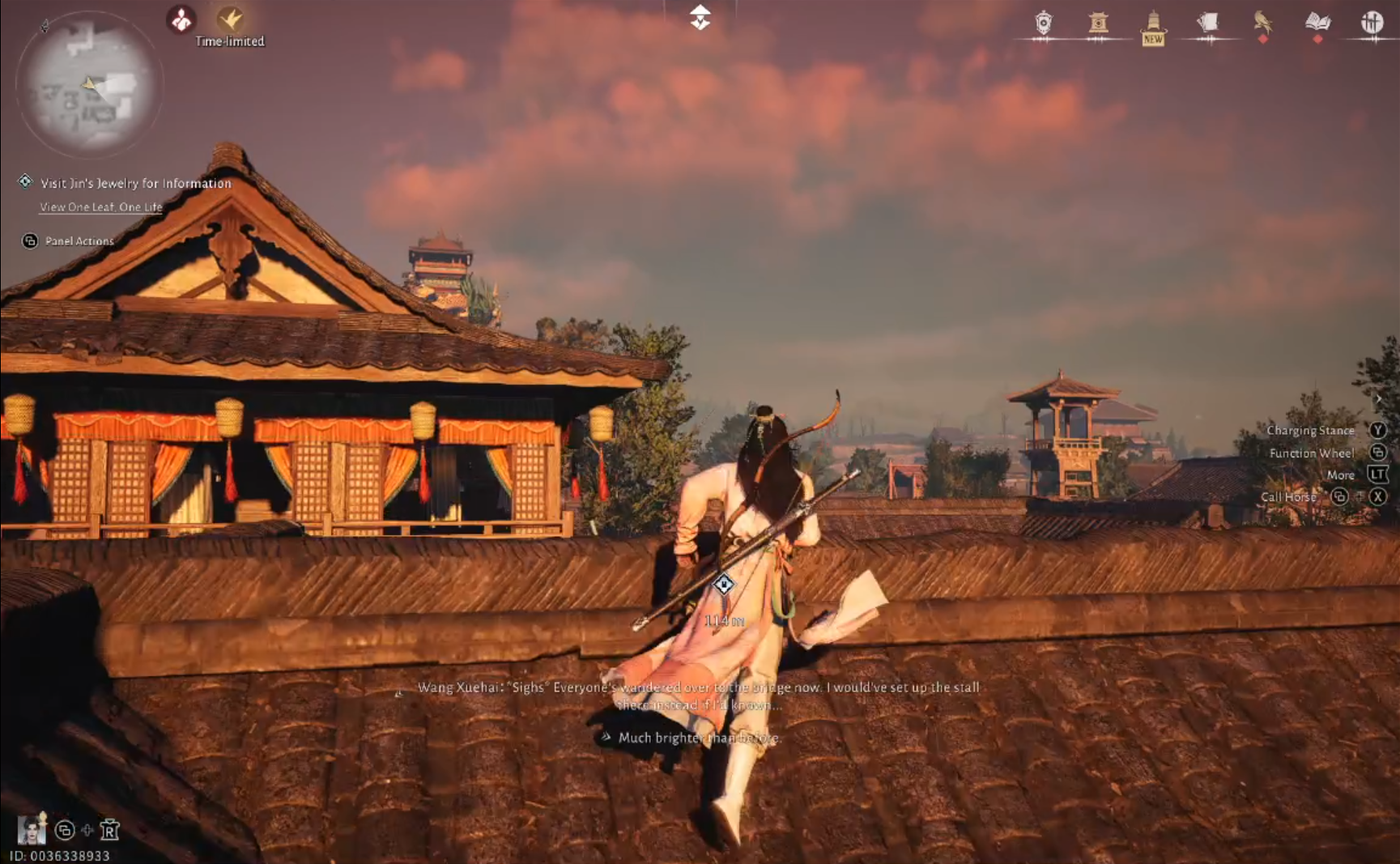Viewport: 1400px width, 864px height.
Task: Select the red gourd icon near the minimap
Action: pos(180,18)
